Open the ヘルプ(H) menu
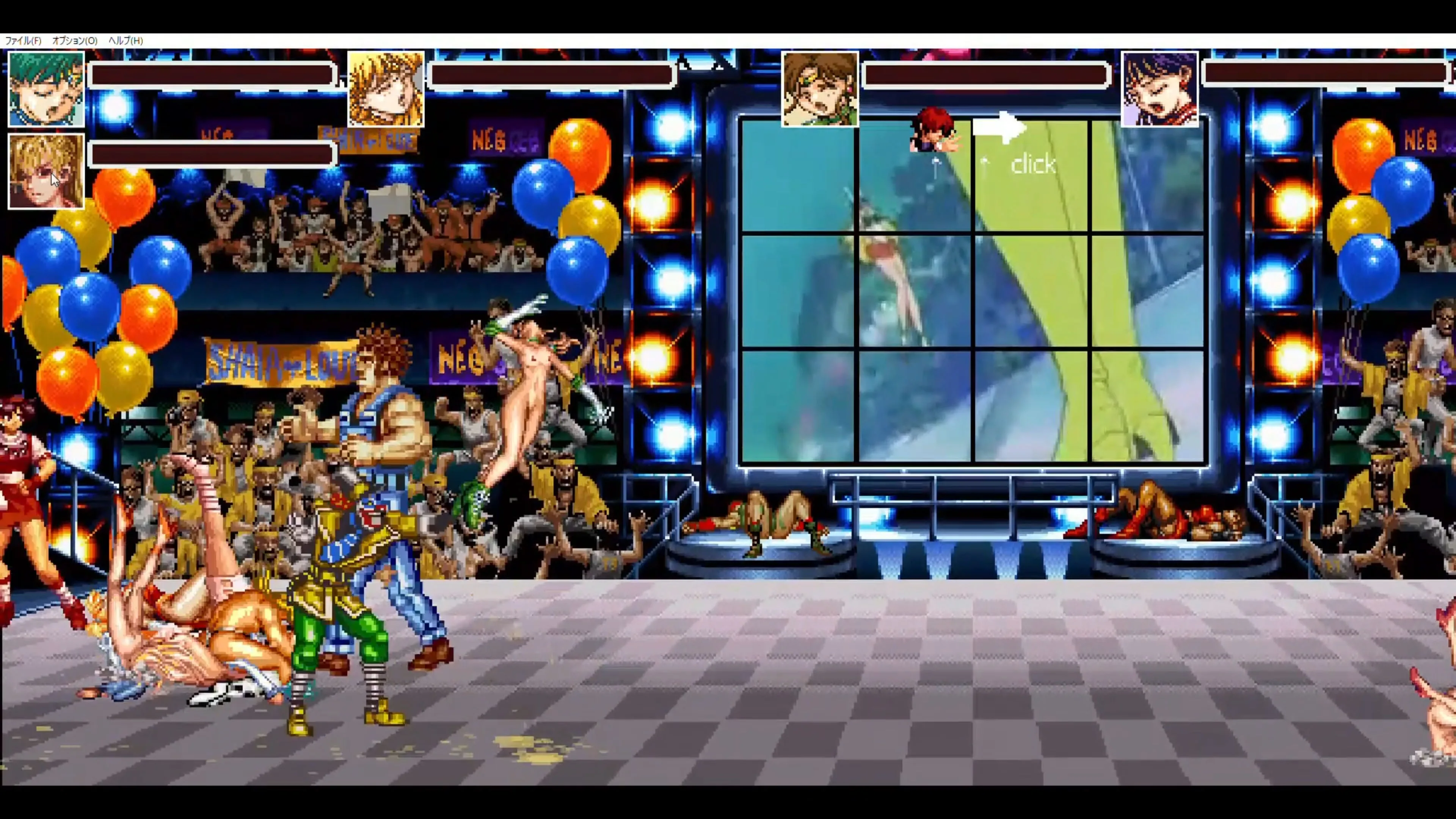Viewport: 1456px width, 819px height. tap(126, 41)
